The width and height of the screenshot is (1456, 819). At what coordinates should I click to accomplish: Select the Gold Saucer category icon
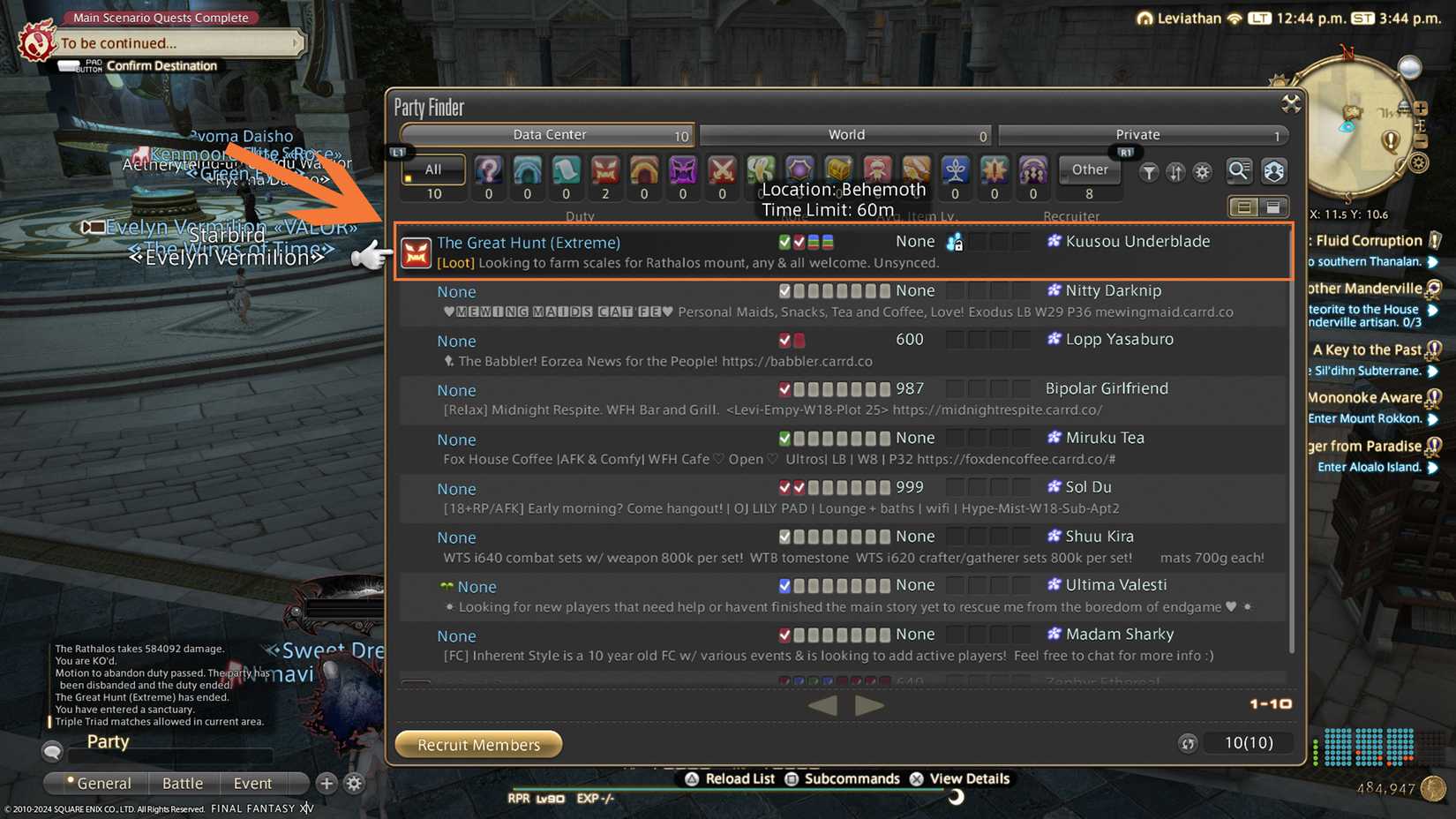tap(761, 172)
